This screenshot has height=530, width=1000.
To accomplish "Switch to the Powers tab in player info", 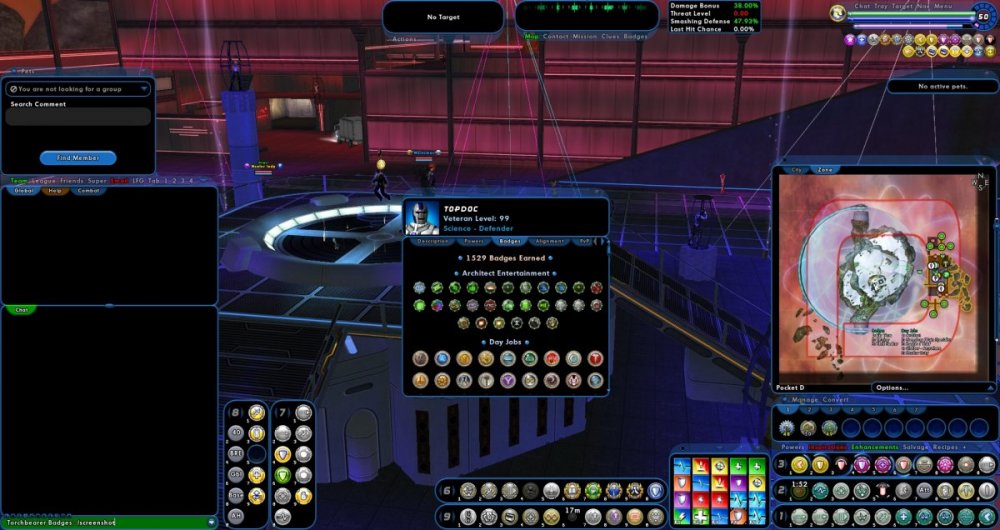I will [475, 241].
